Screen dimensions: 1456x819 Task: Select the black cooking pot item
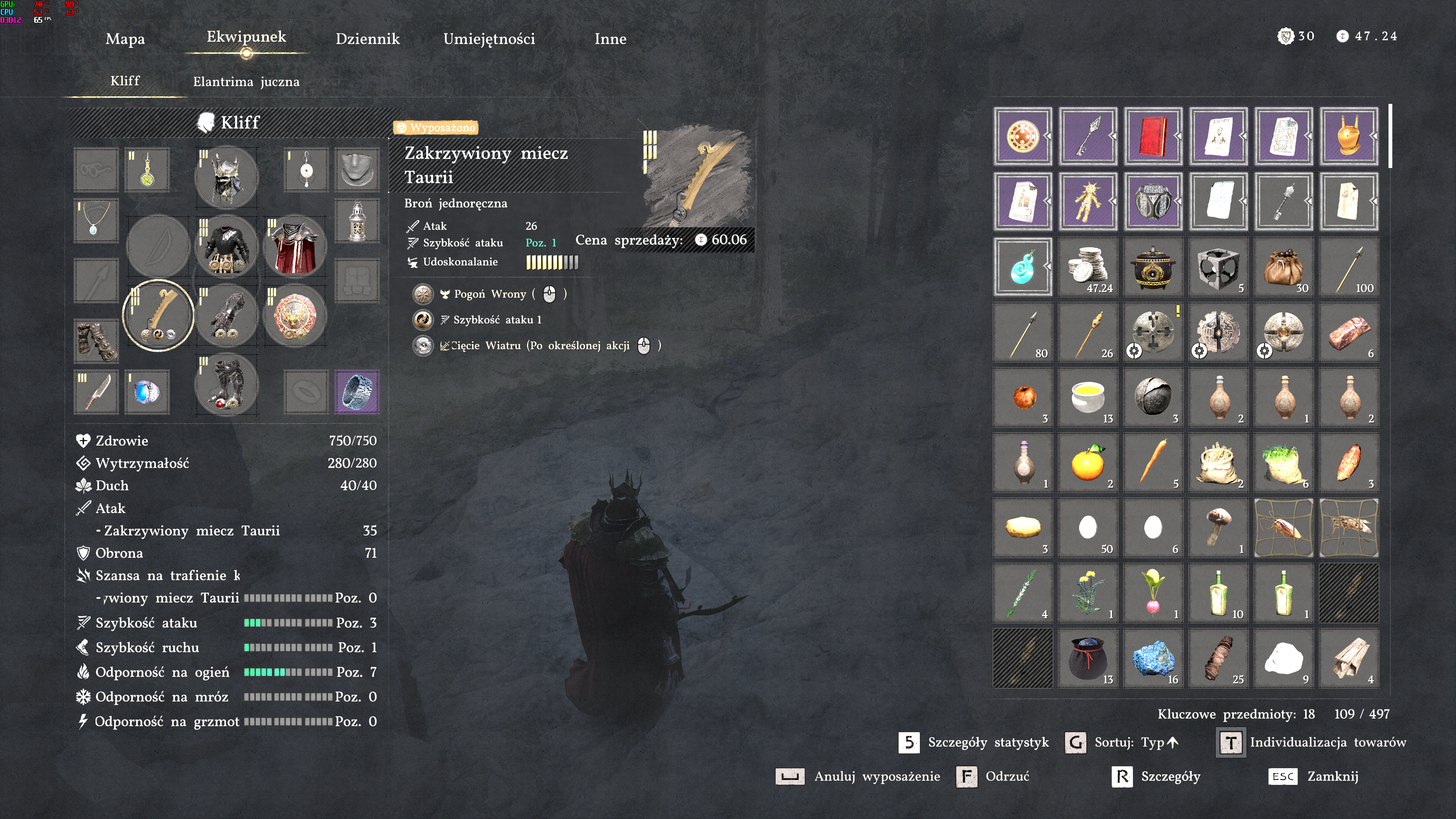[x=1153, y=267]
